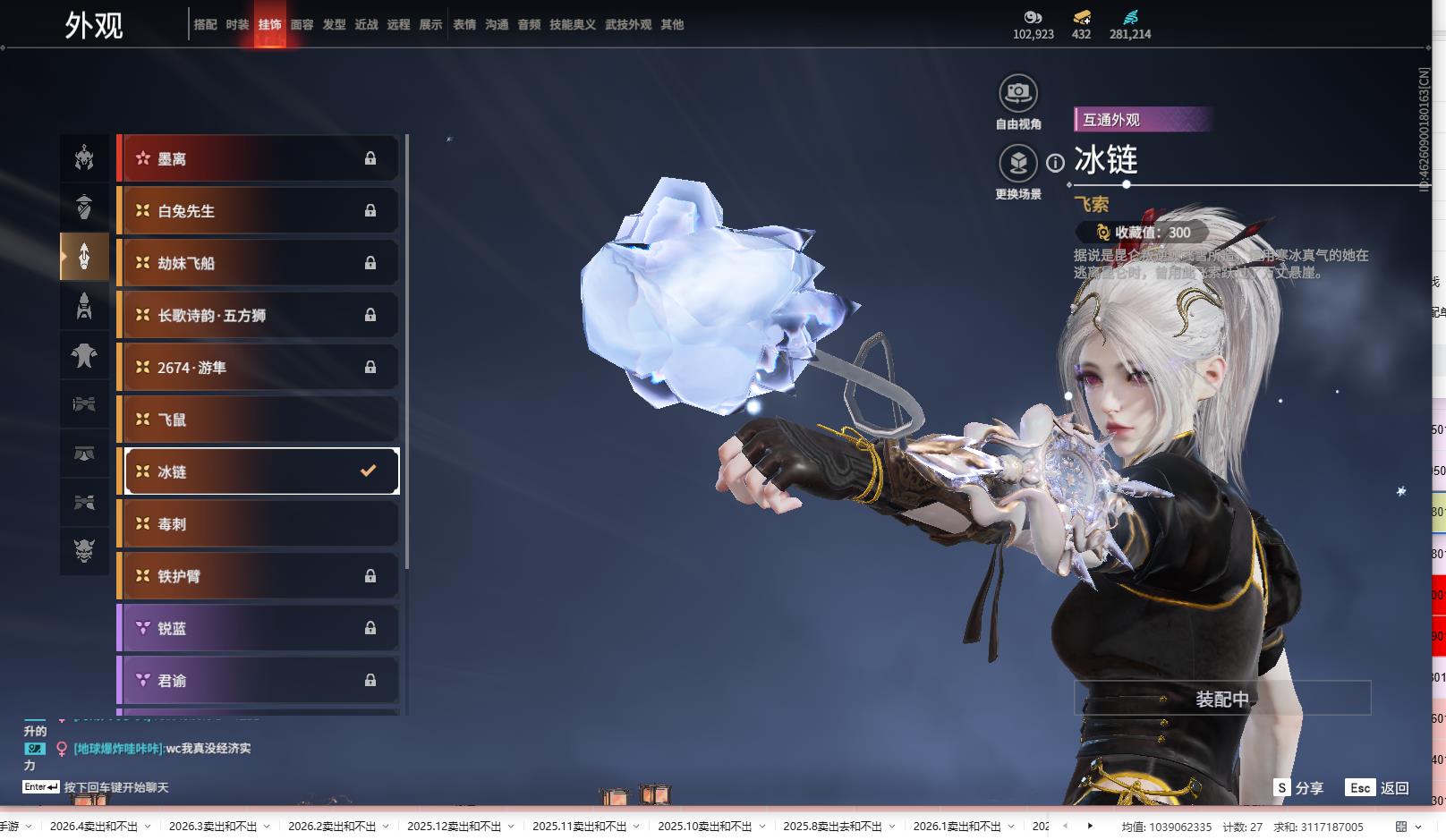Switch to the 时装 tab
The height and width of the screenshot is (840, 1446).
[237, 25]
